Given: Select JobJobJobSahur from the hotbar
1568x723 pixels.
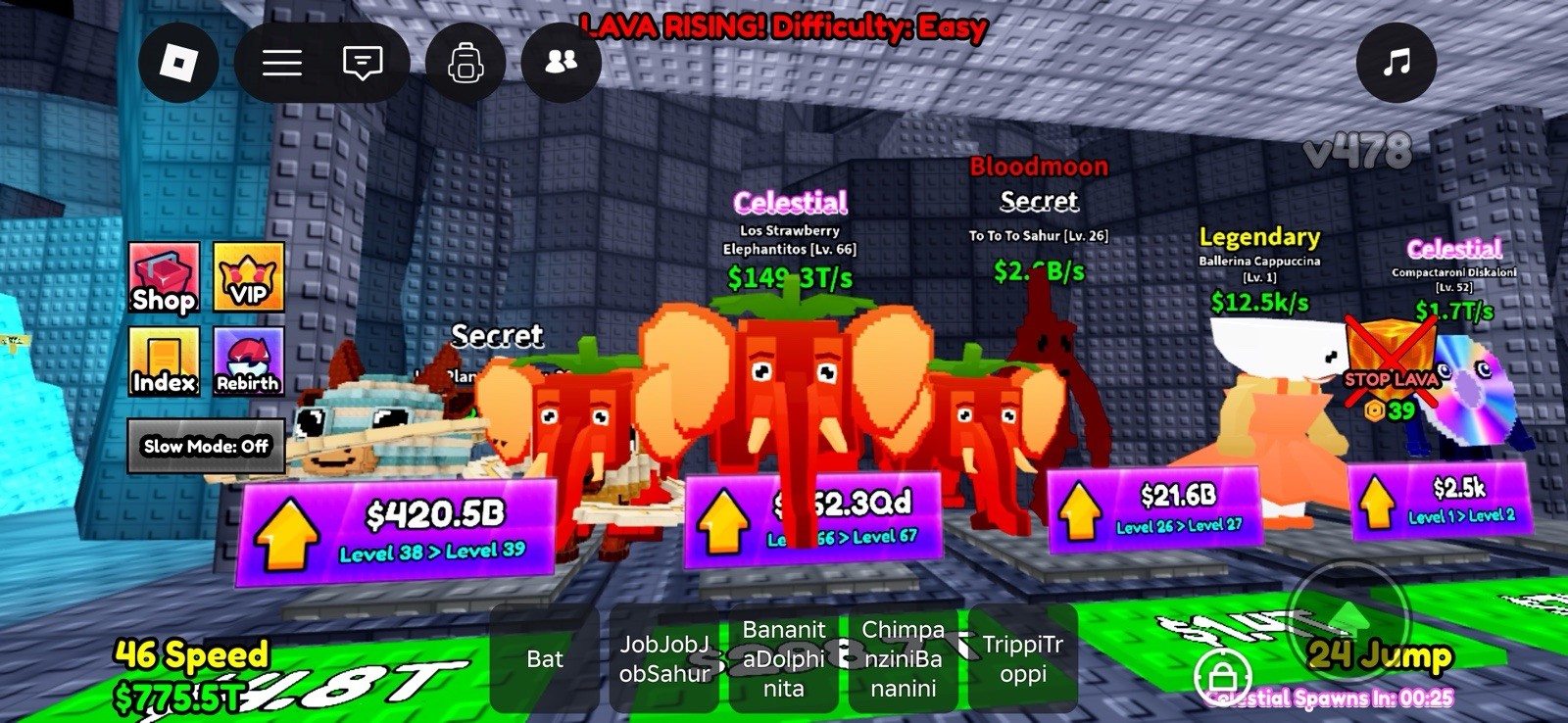Looking at the screenshot, I should coord(663,660).
